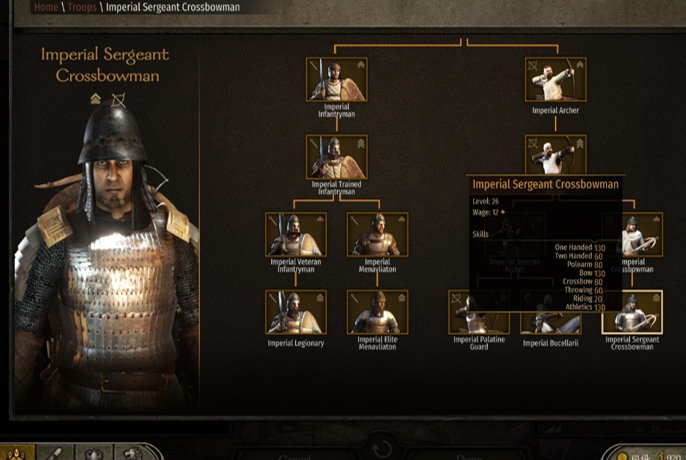Choose the Imperial Trained Infantryman tile
Image resolution: width=686 pixels, height=460 pixels.
(x=336, y=157)
